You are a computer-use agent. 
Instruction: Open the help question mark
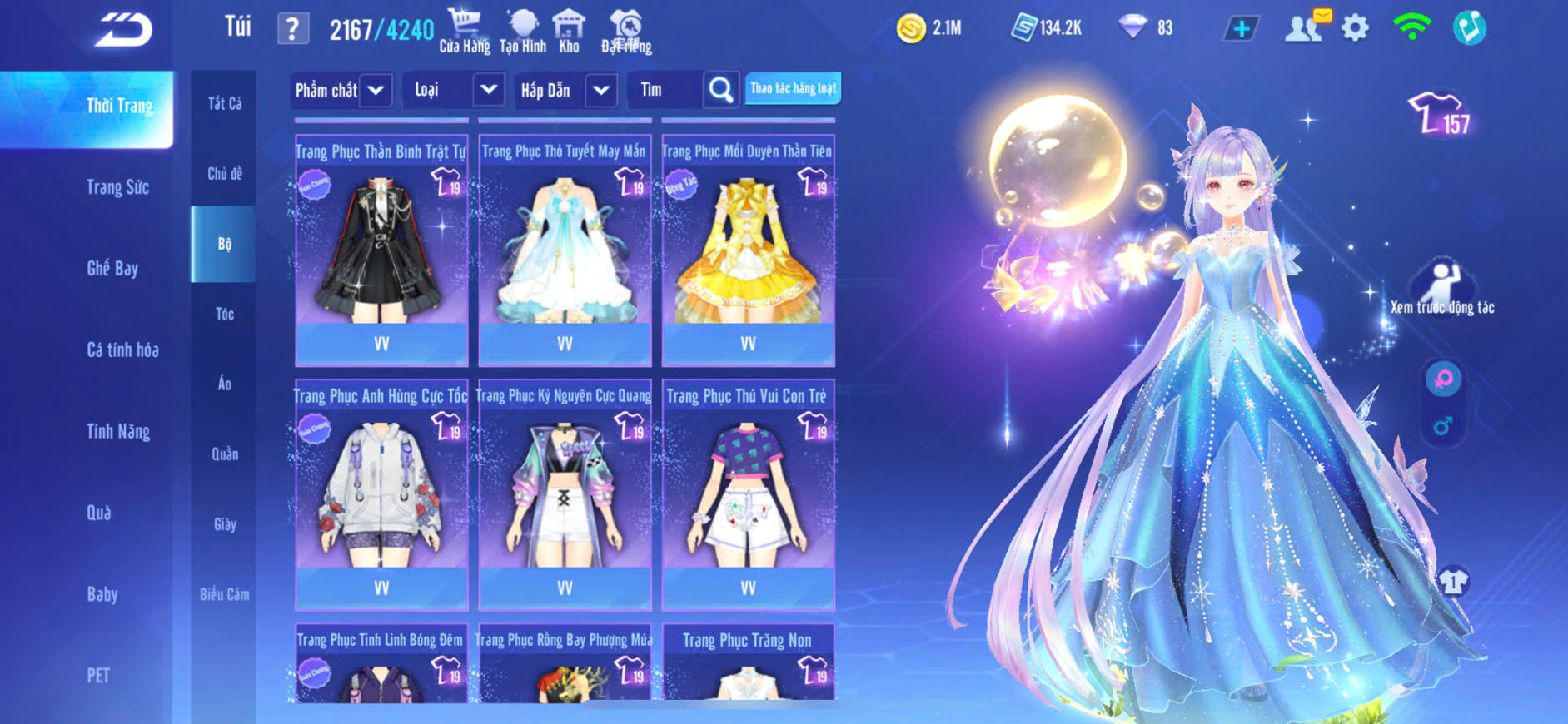(292, 30)
